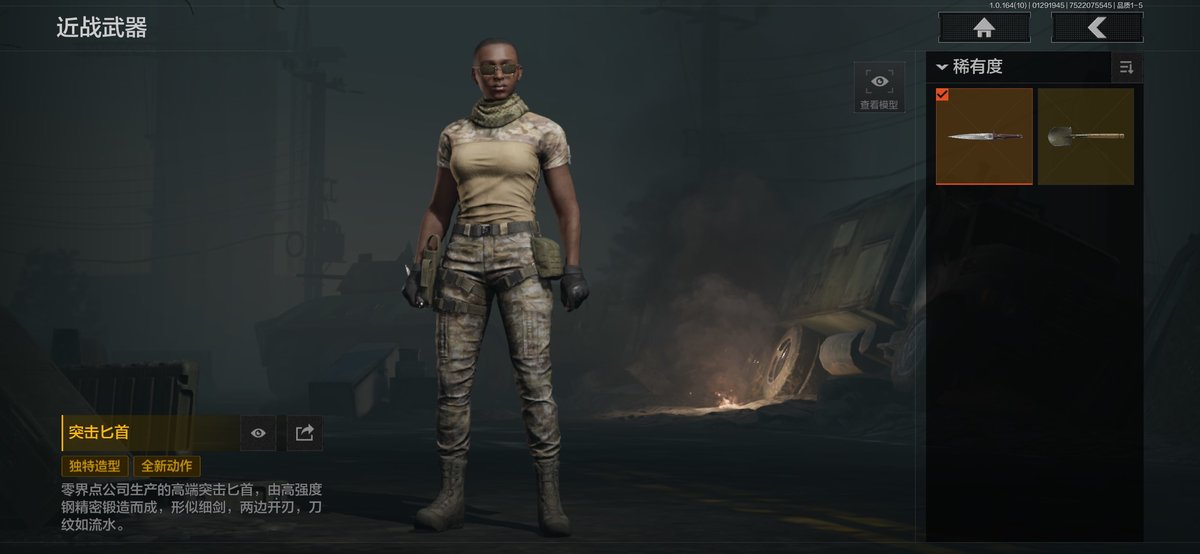Toggle the sort order icon
Screen dimensions: 1200x554
(x=1126, y=67)
